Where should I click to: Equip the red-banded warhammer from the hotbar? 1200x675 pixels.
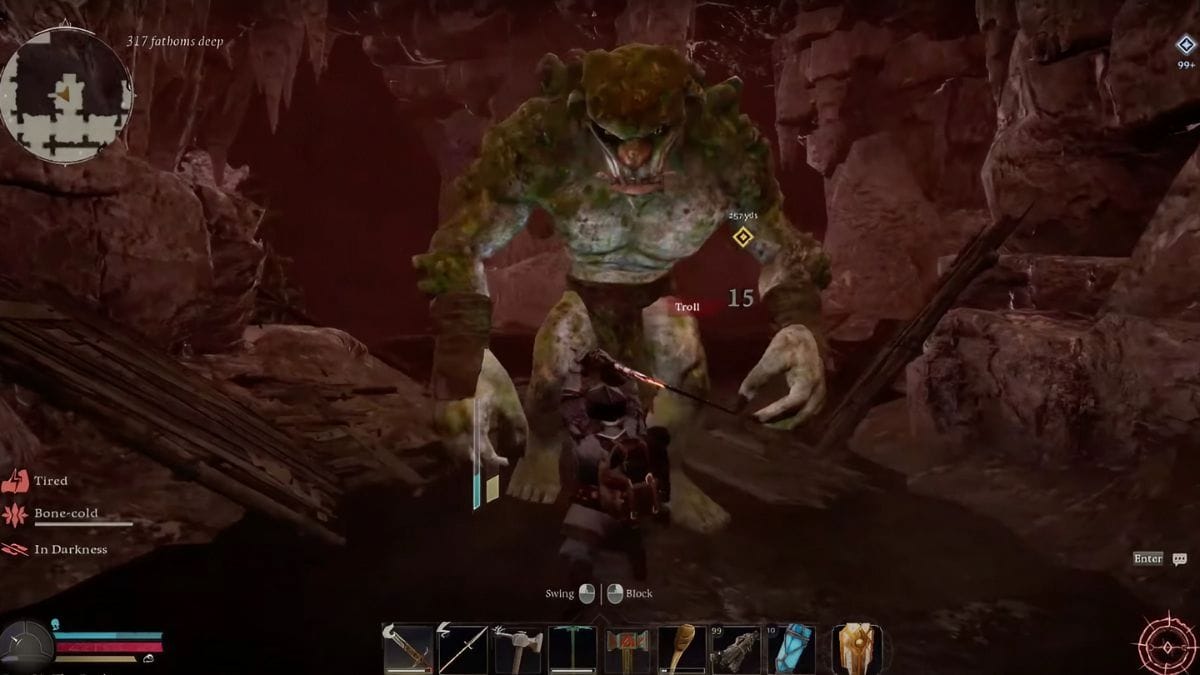pos(627,649)
